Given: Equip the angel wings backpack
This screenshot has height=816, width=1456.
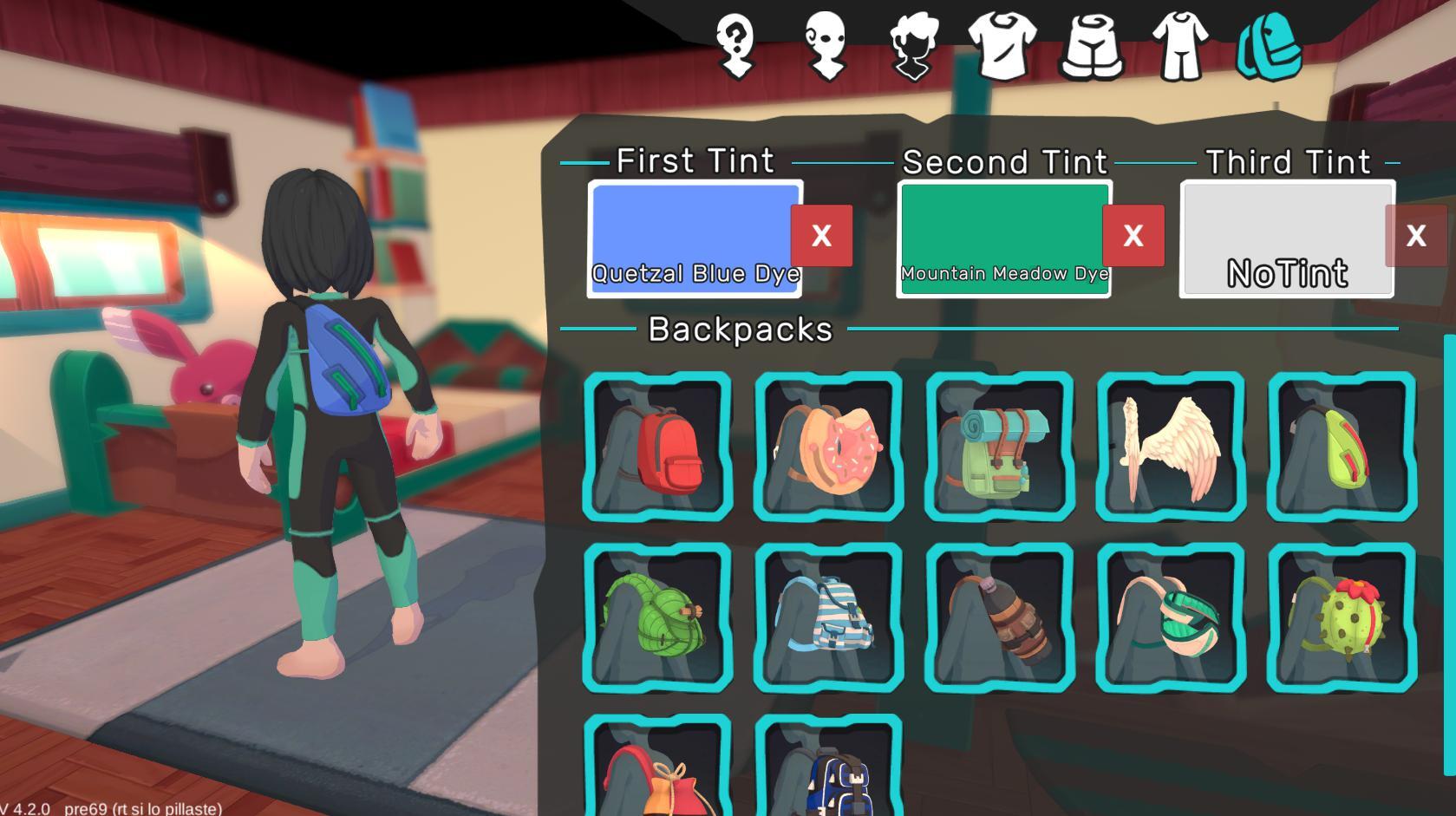Looking at the screenshot, I should [x=1170, y=447].
